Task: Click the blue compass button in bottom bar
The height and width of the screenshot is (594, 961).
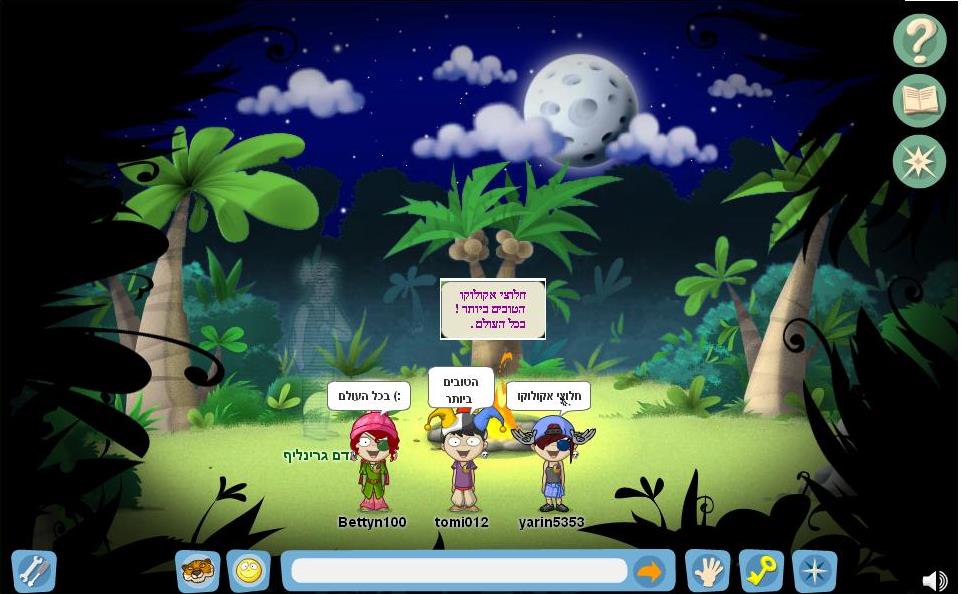Action: click(x=814, y=571)
